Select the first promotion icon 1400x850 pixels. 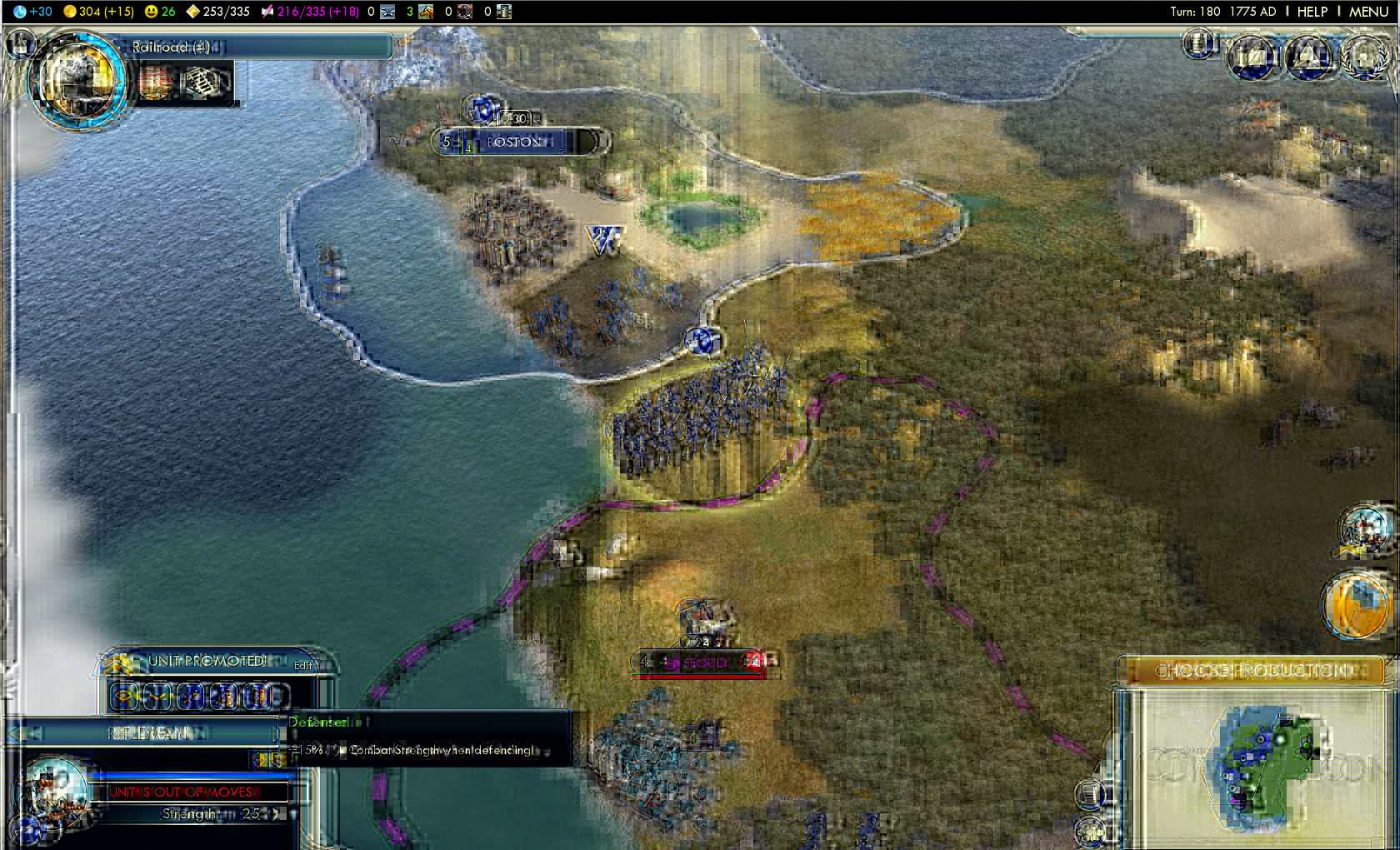(x=125, y=695)
